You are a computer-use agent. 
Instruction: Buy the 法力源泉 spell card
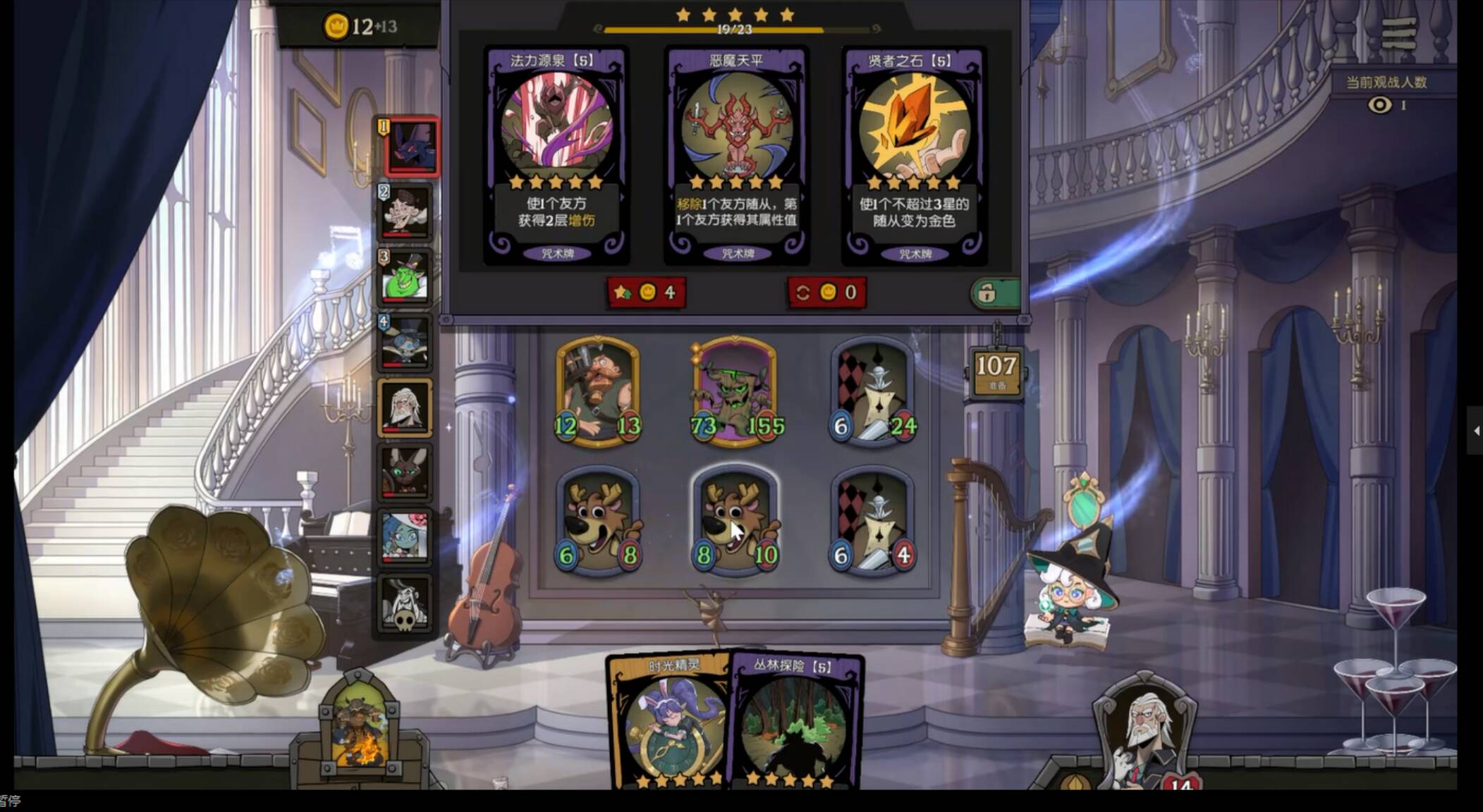pos(556,155)
